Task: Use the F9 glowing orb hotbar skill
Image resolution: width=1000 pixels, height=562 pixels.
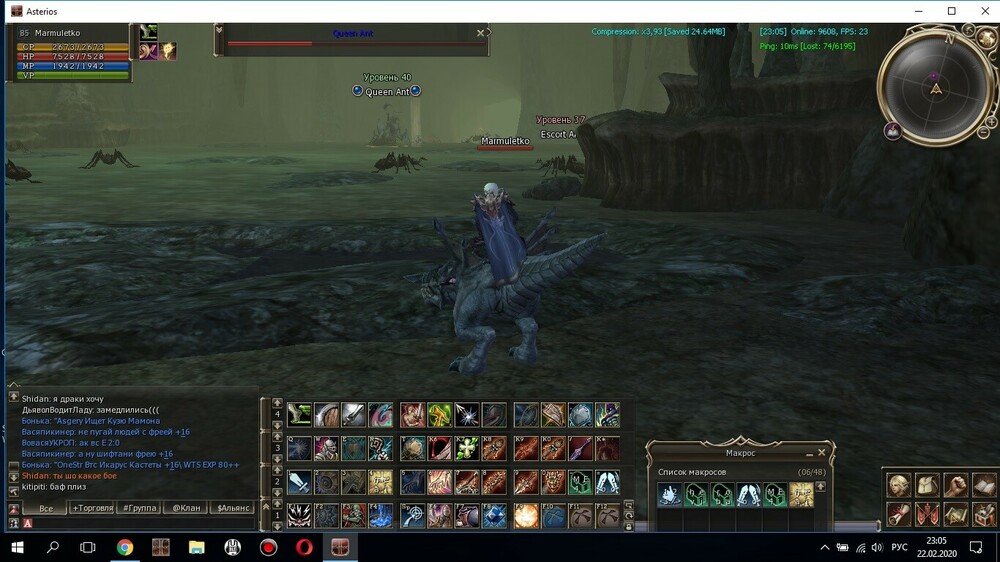Action: tap(526, 515)
